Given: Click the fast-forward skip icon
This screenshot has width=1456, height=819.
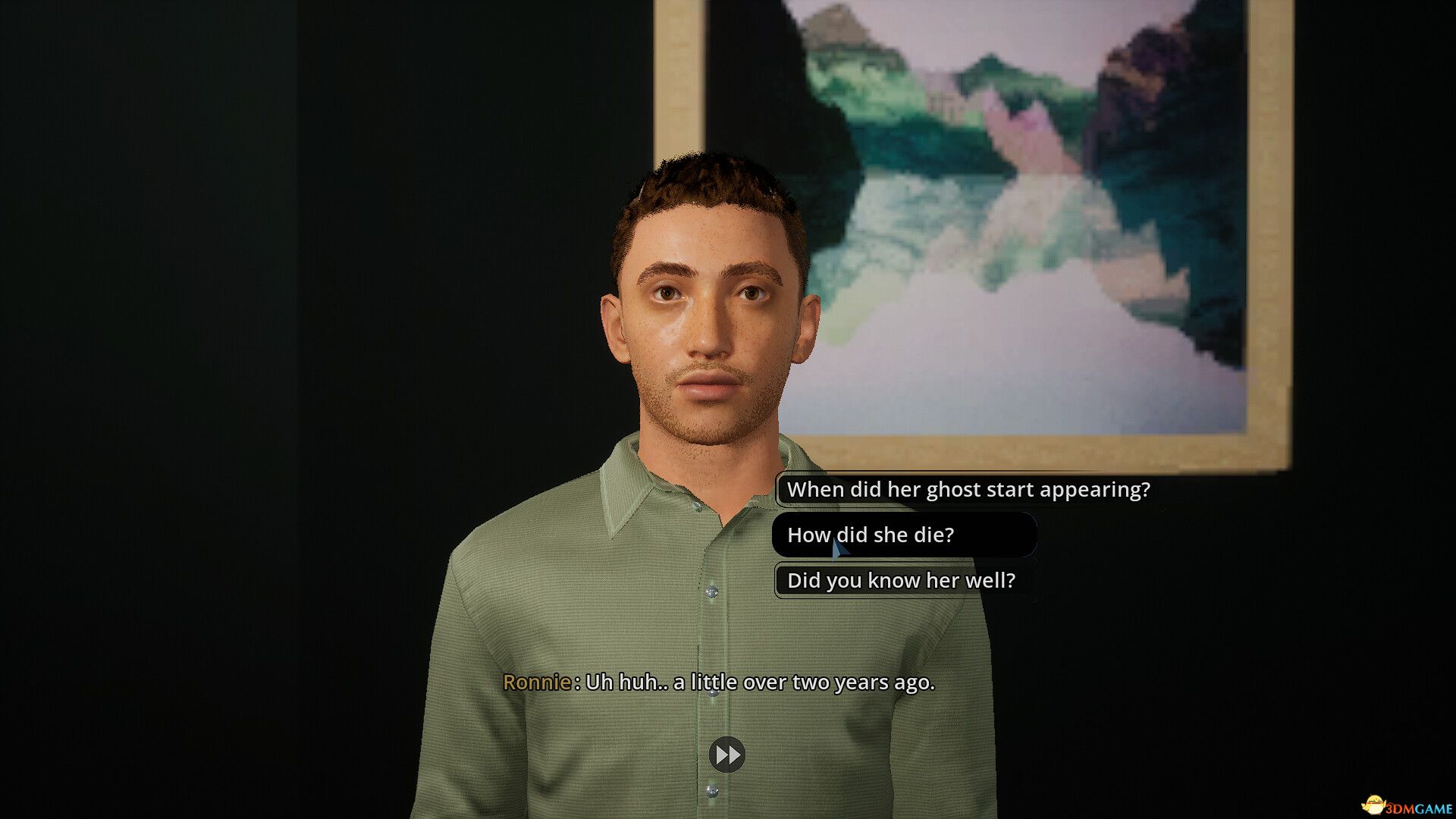Looking at the screenshot, I should (x=726, y=755).
